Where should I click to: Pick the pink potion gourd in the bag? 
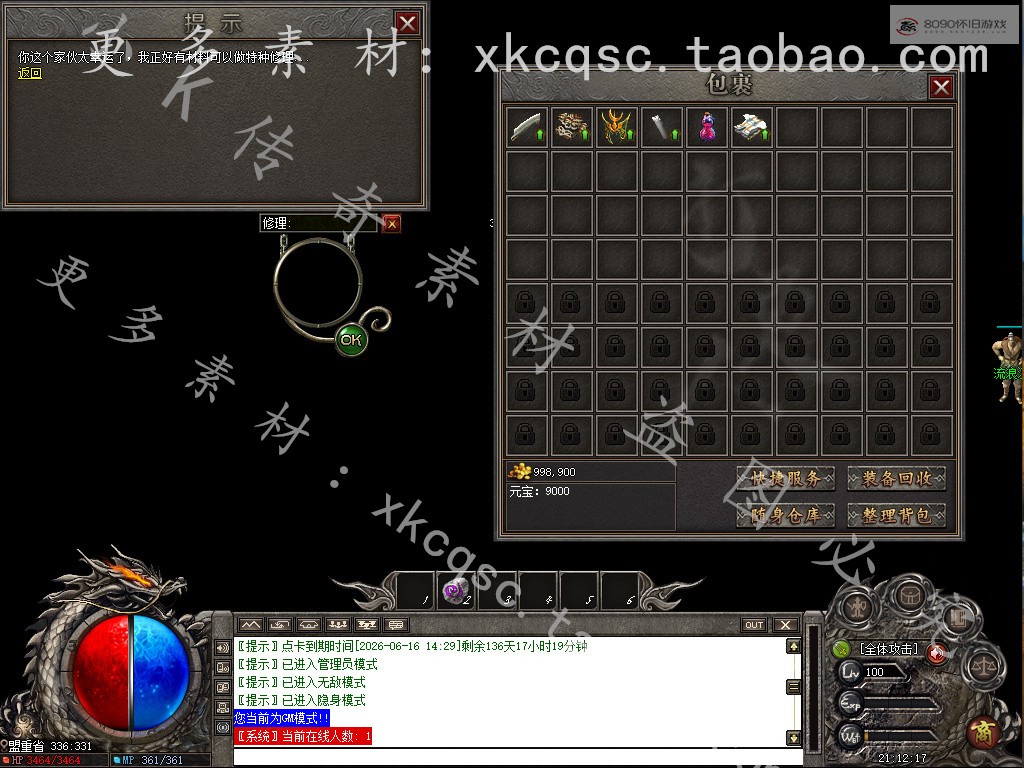[x=707, y=128]
